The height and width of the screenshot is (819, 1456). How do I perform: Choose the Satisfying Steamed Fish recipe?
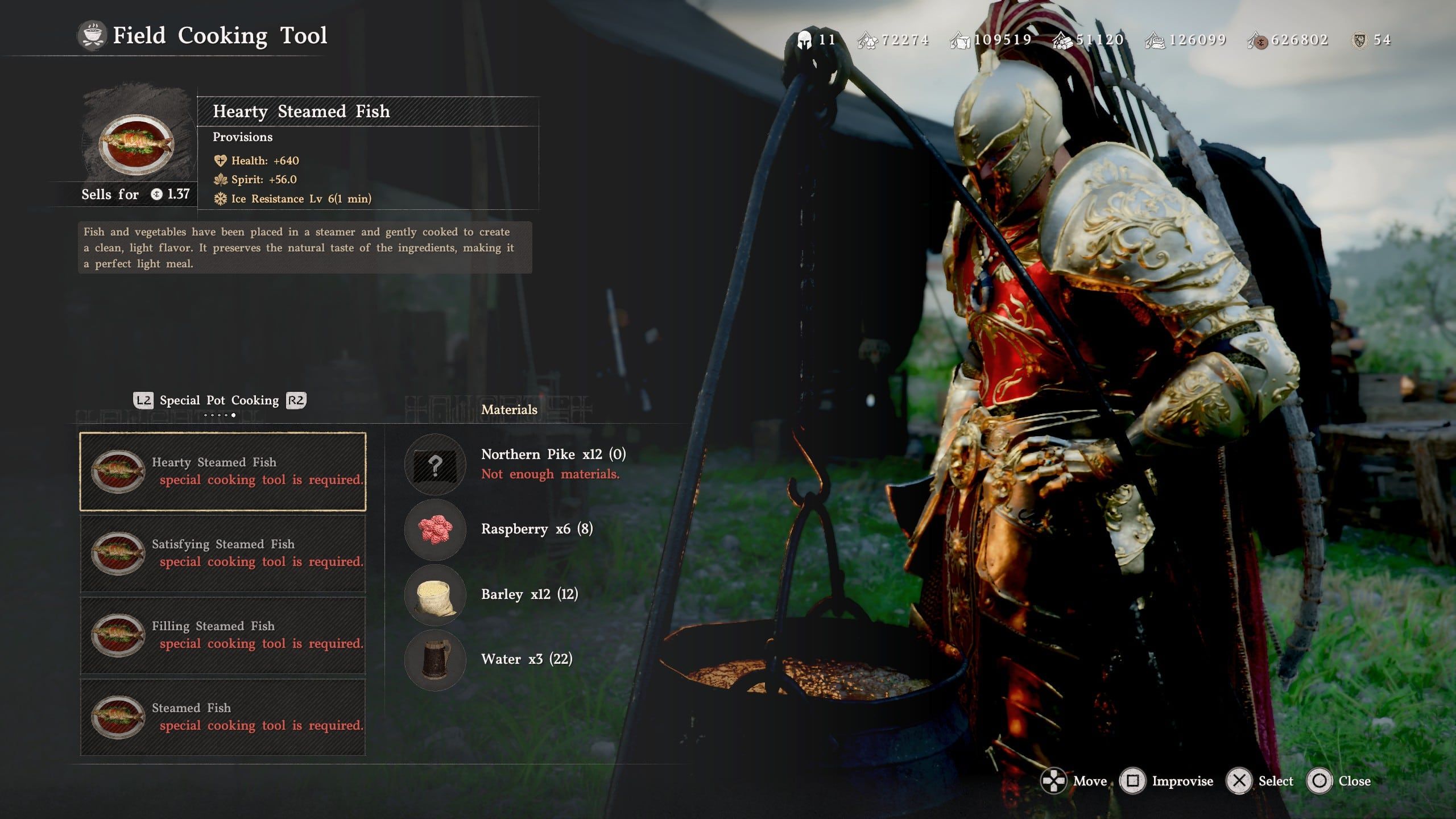[x=222, y=553]
